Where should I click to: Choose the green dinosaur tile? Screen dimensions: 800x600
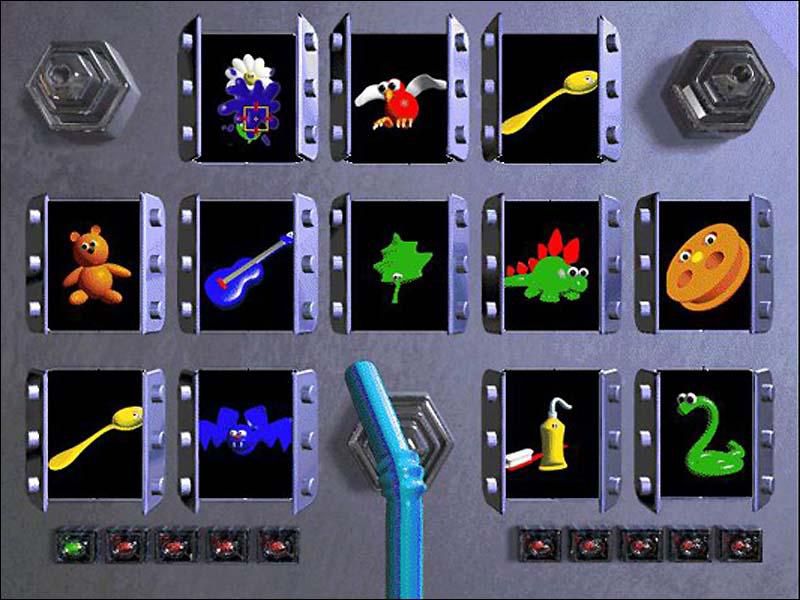point(550,265)
